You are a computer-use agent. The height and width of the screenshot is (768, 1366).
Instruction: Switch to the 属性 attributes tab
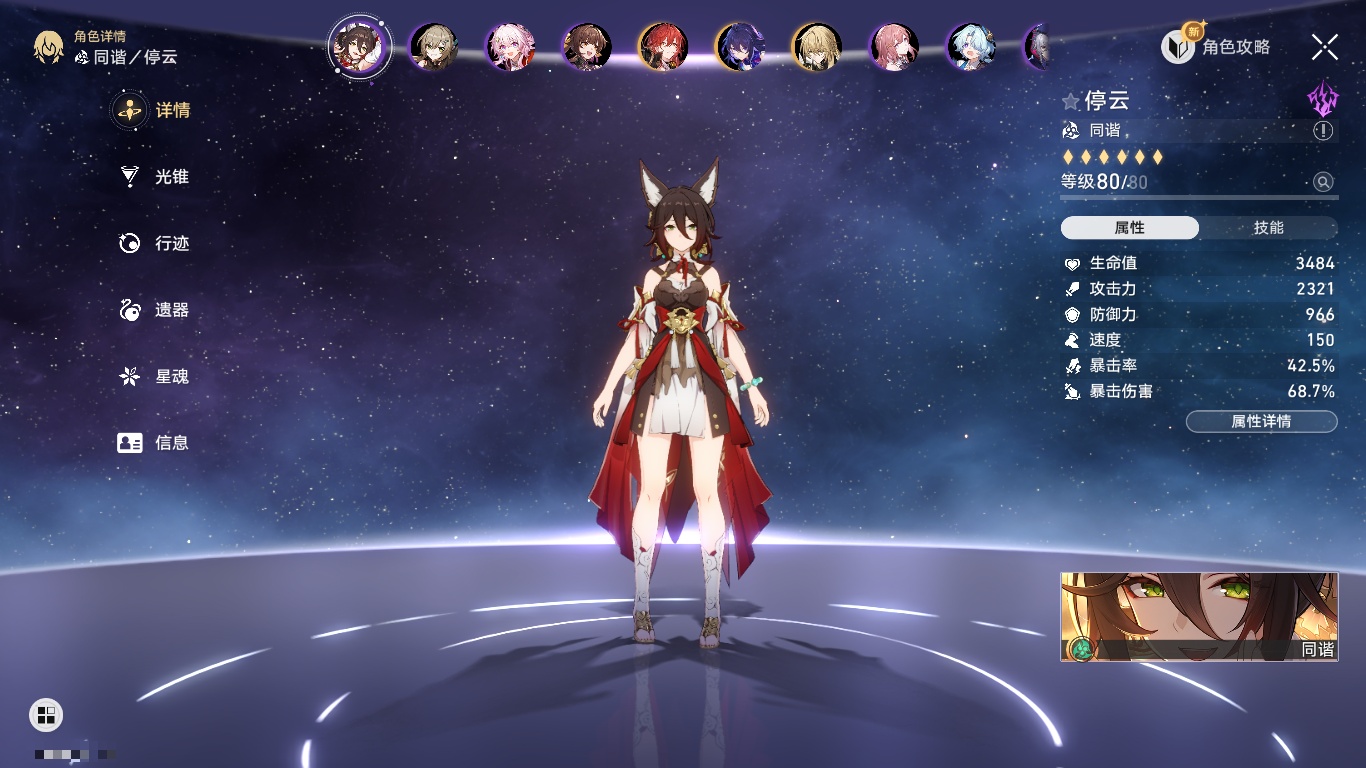click(1130, 228)
